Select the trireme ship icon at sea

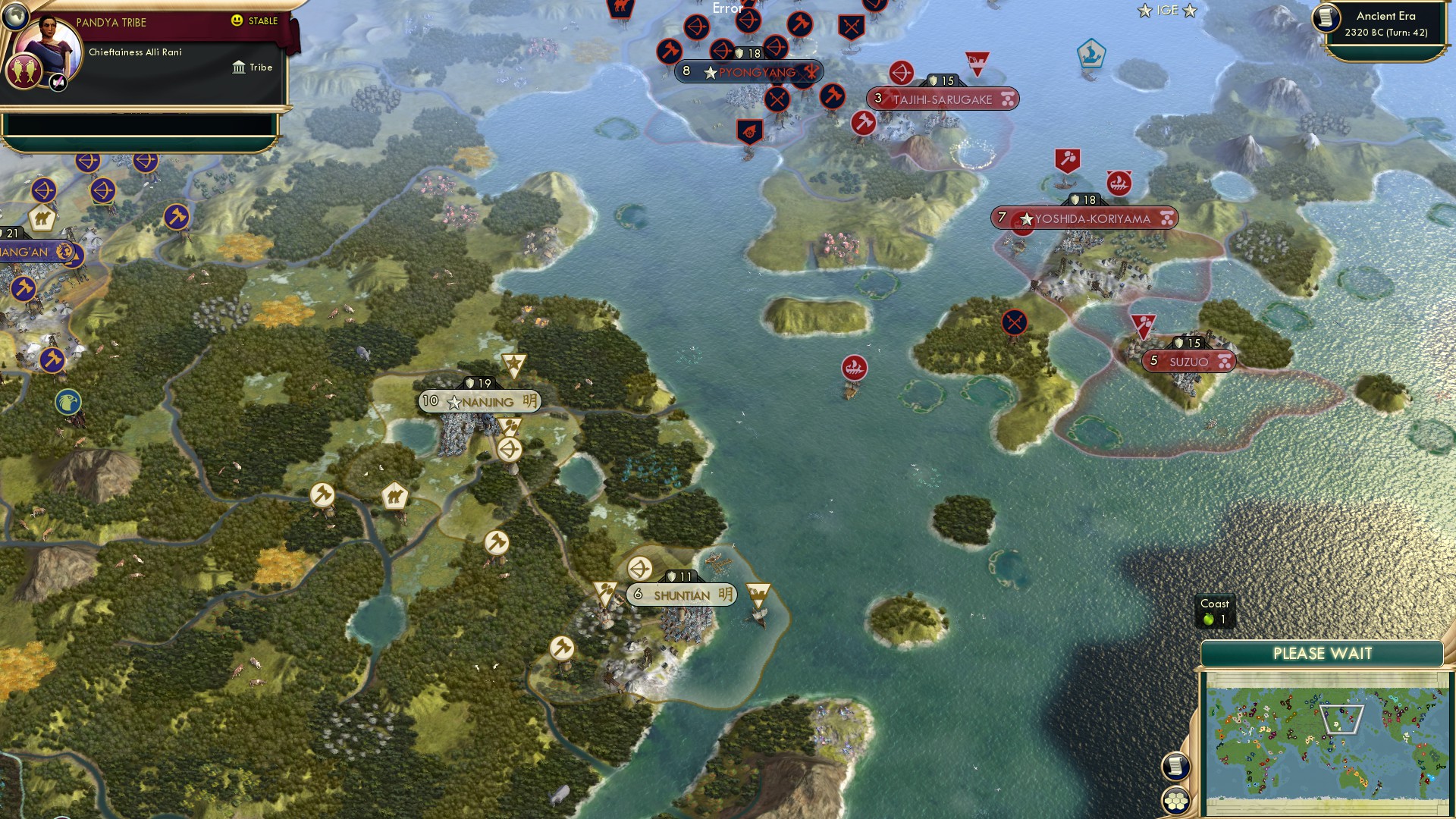click(x=854, y=368)
